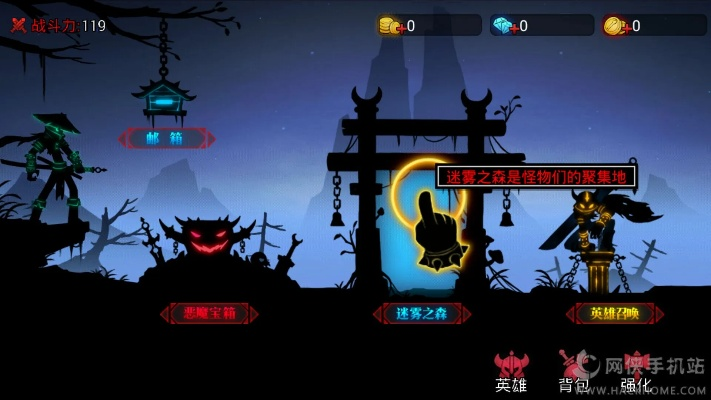
Task: Add gold coins via the stacked-coins plus icon
Action: click(x=390, y=26)
